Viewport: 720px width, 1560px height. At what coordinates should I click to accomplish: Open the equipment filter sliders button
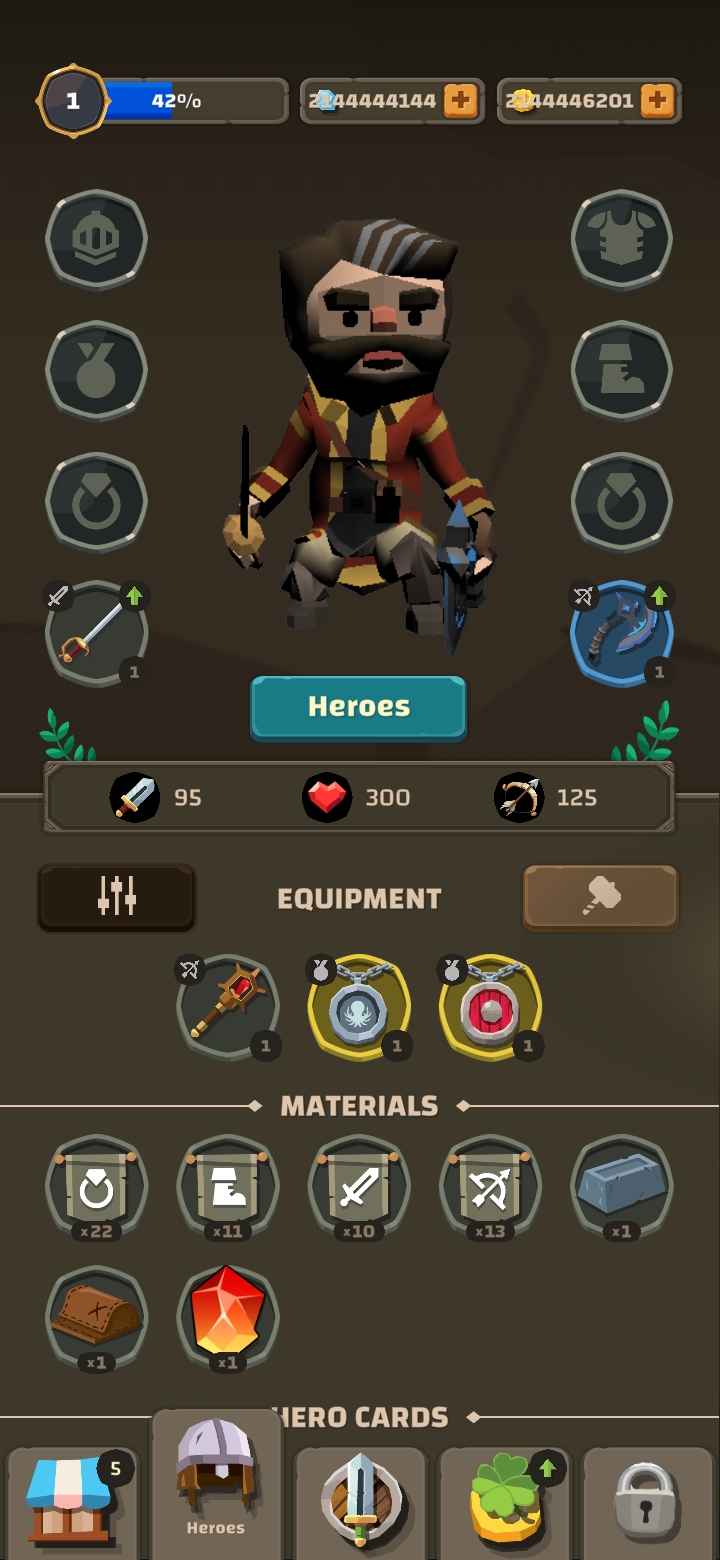click(x=116, y=897)
